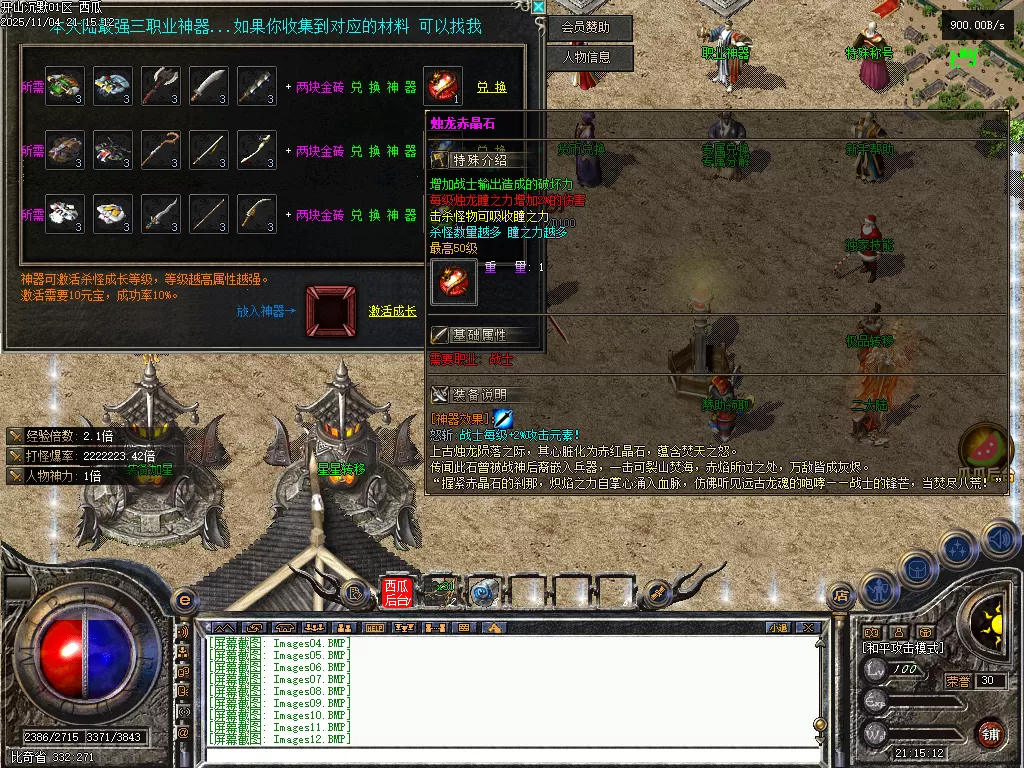Click the 激活成长 activation link
The height and width of the screenshot is (768, 1024).
[393, 311]
